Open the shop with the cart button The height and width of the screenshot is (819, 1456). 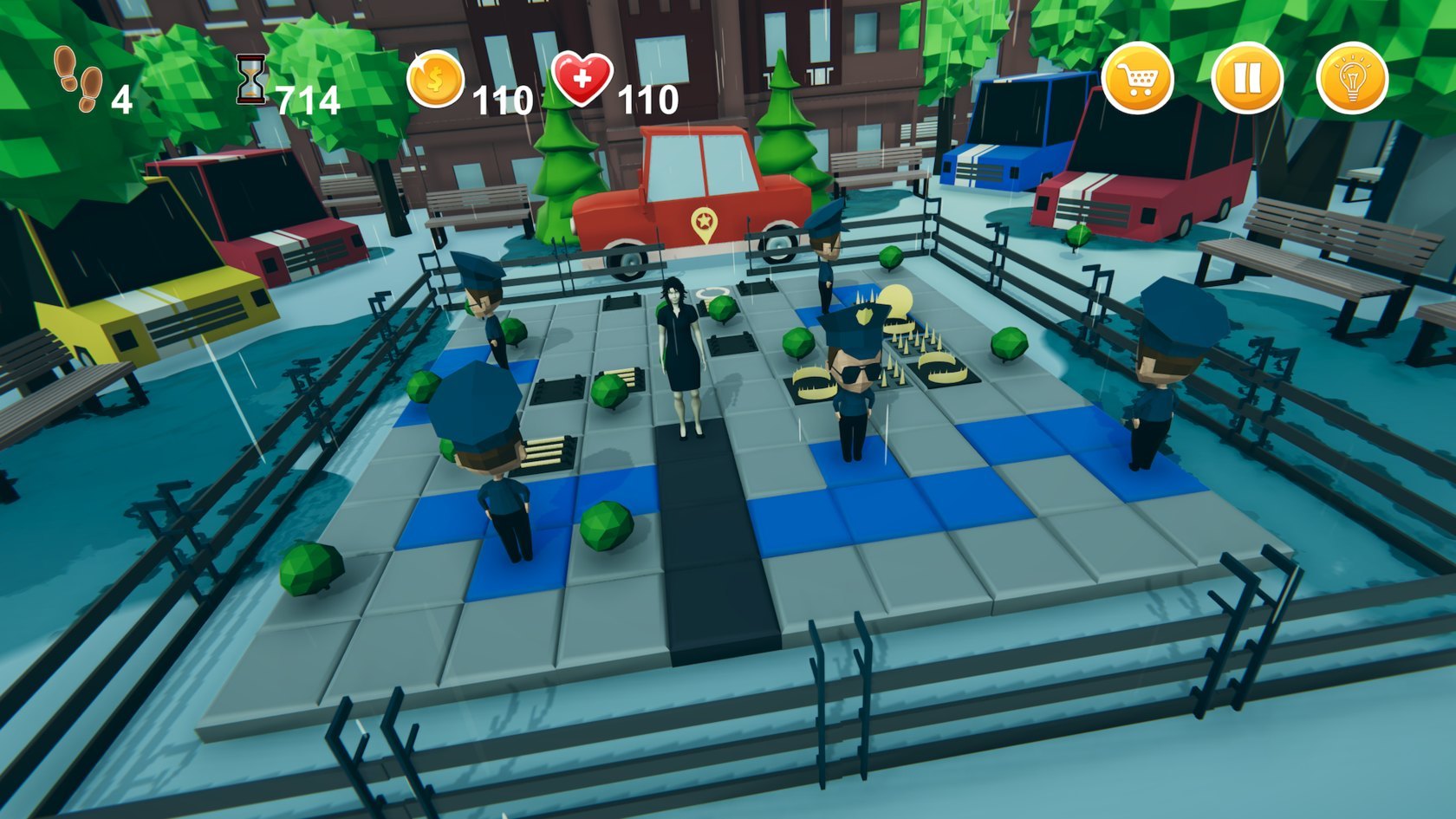tap(1138, 80)
